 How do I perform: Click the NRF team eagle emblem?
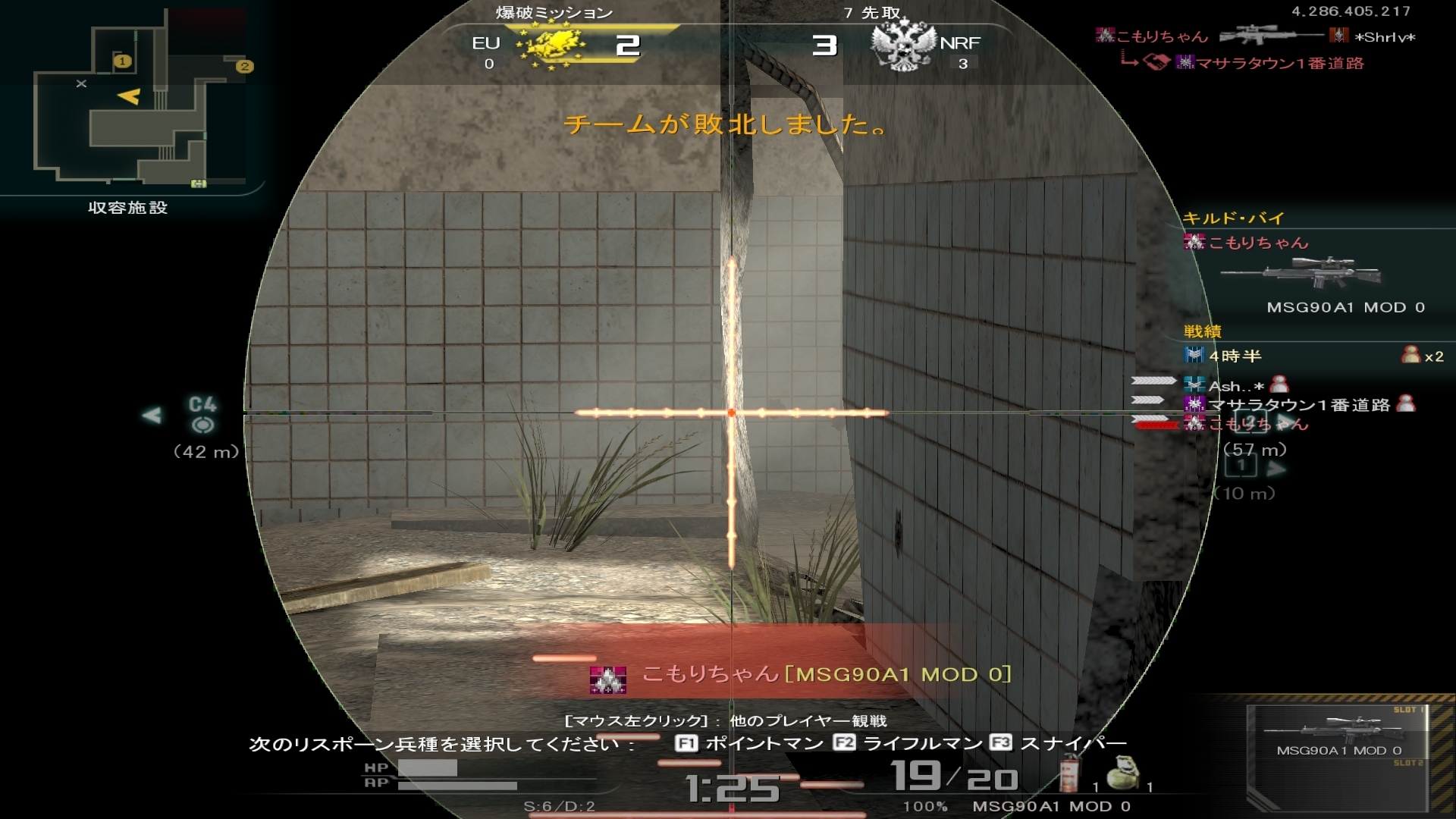(x=902, y=45)
